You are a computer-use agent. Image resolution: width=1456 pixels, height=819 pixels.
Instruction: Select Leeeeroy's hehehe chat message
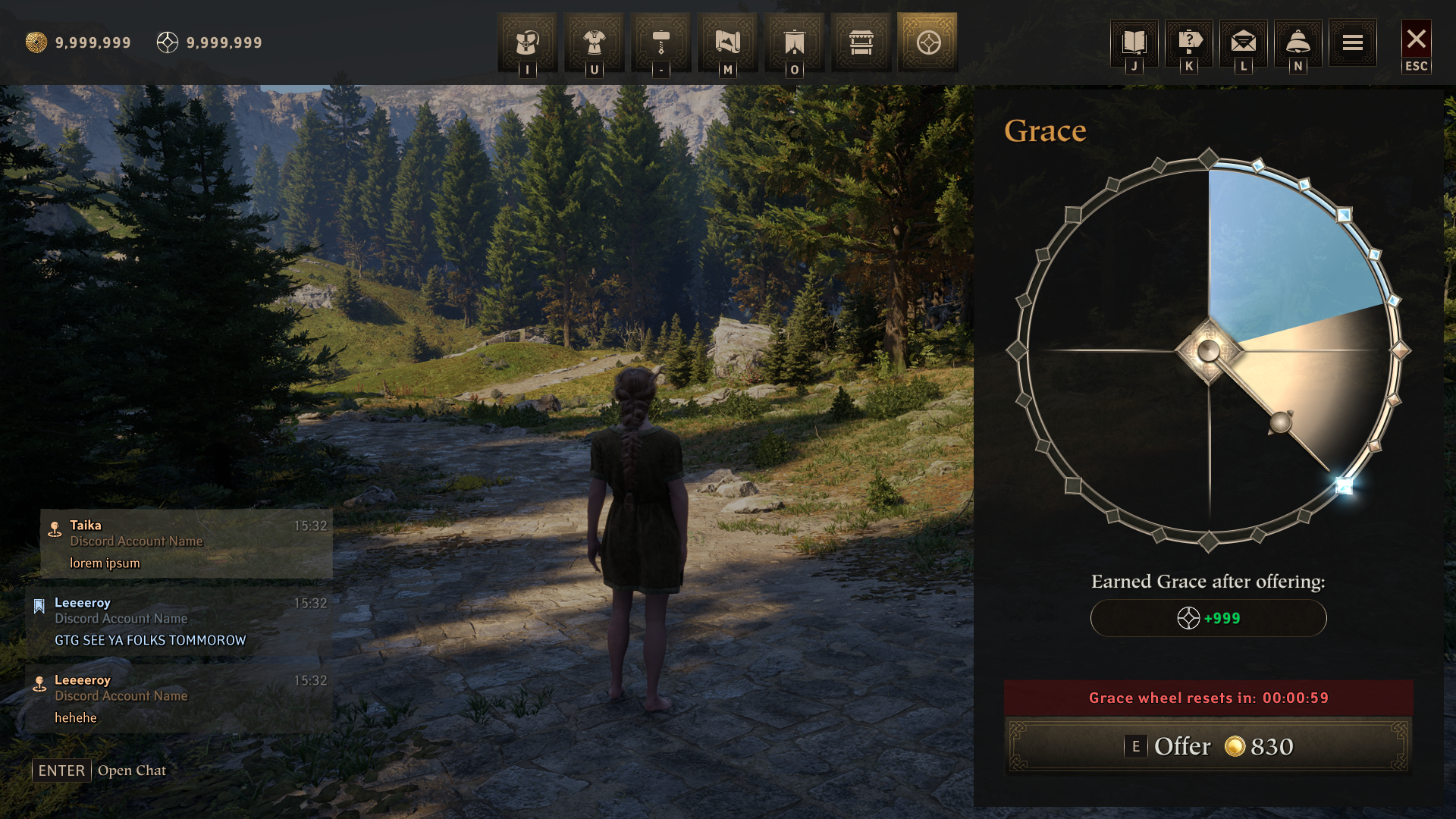tap(179, 699)
